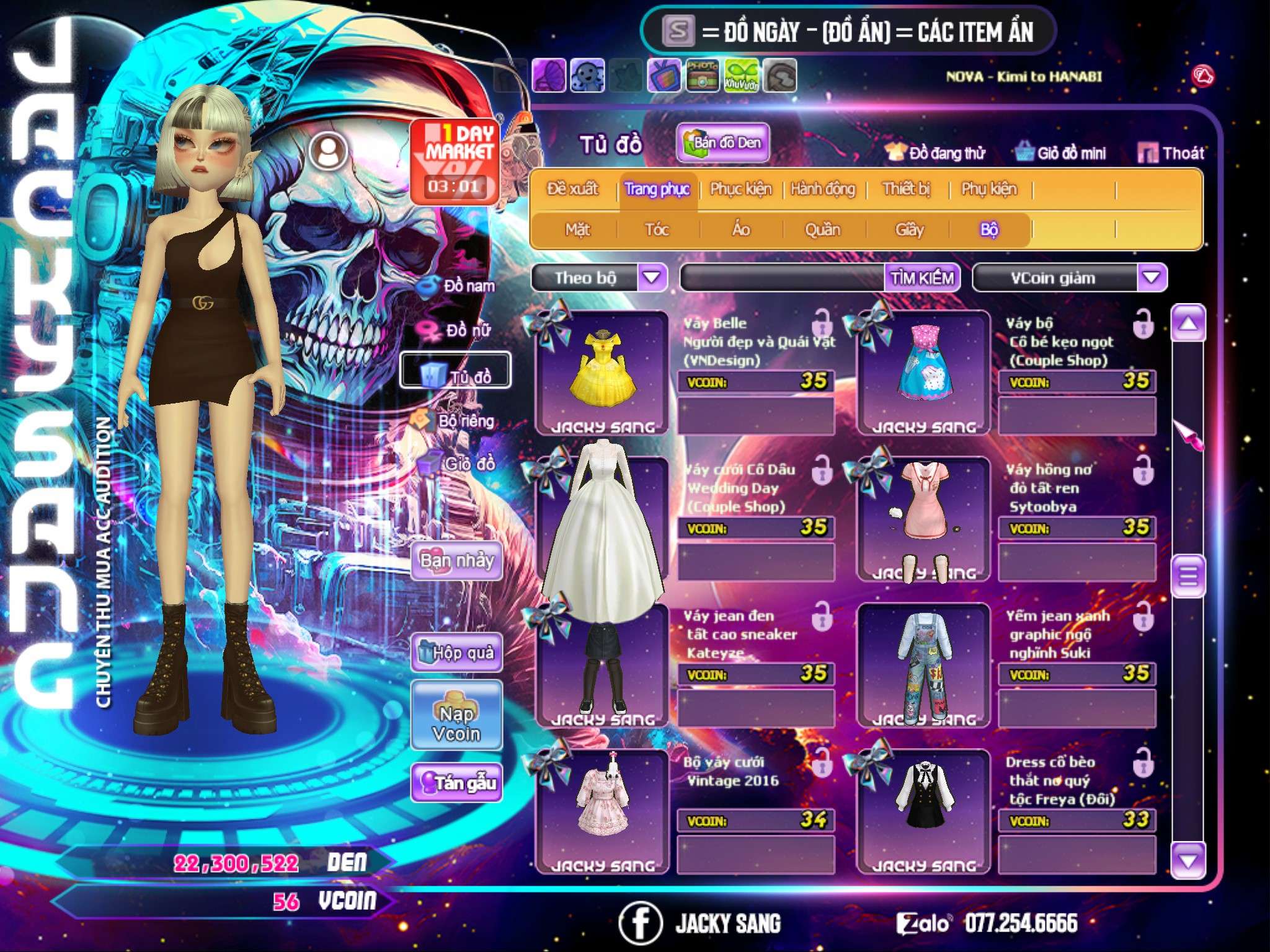The image size is (1270, 952).
Task: Show Đồ đang thử items
Action: (x=935, y=152)
